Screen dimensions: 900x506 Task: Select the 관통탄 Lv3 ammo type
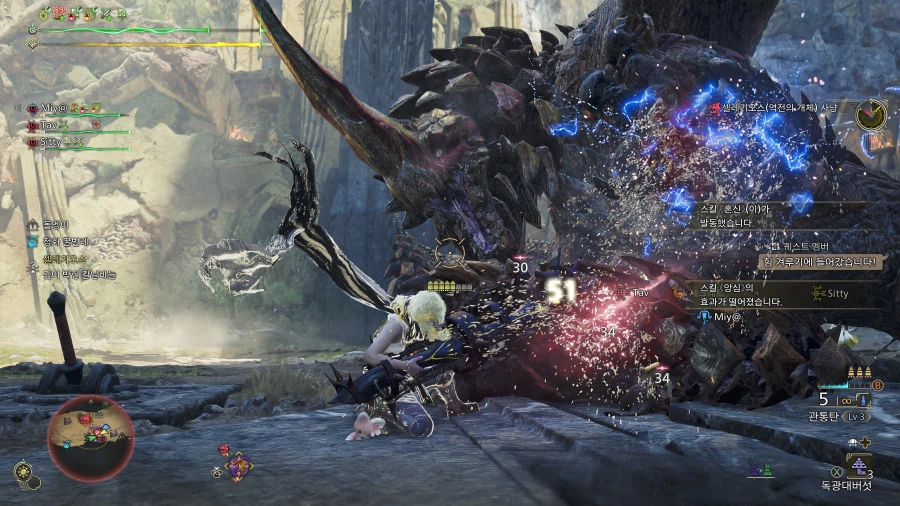[838, 415]
